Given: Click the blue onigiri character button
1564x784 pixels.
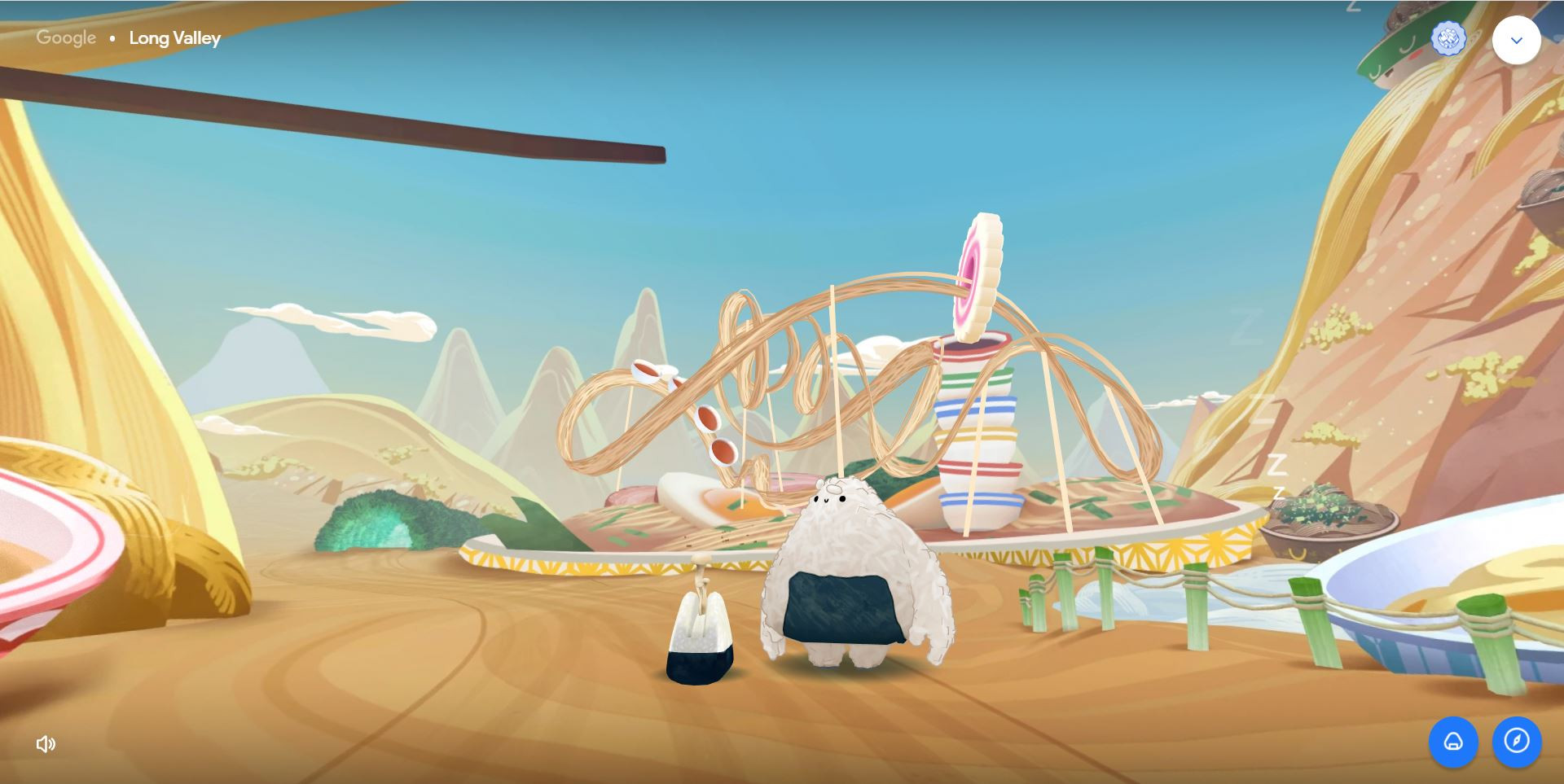Looking at the screenshot, I should tap(1453, 741).
